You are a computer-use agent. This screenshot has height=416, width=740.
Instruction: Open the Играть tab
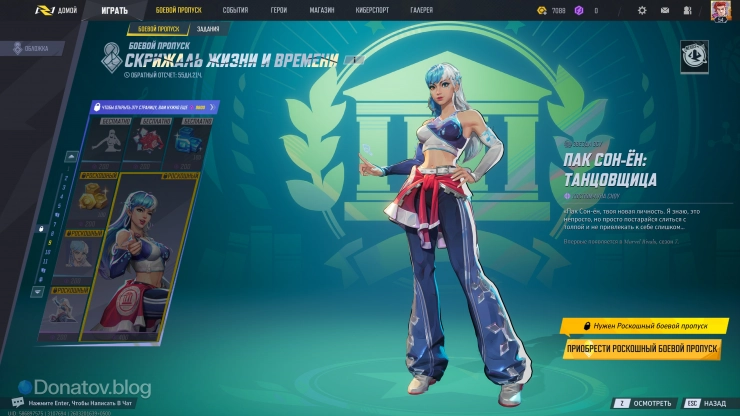coord(114,10)
